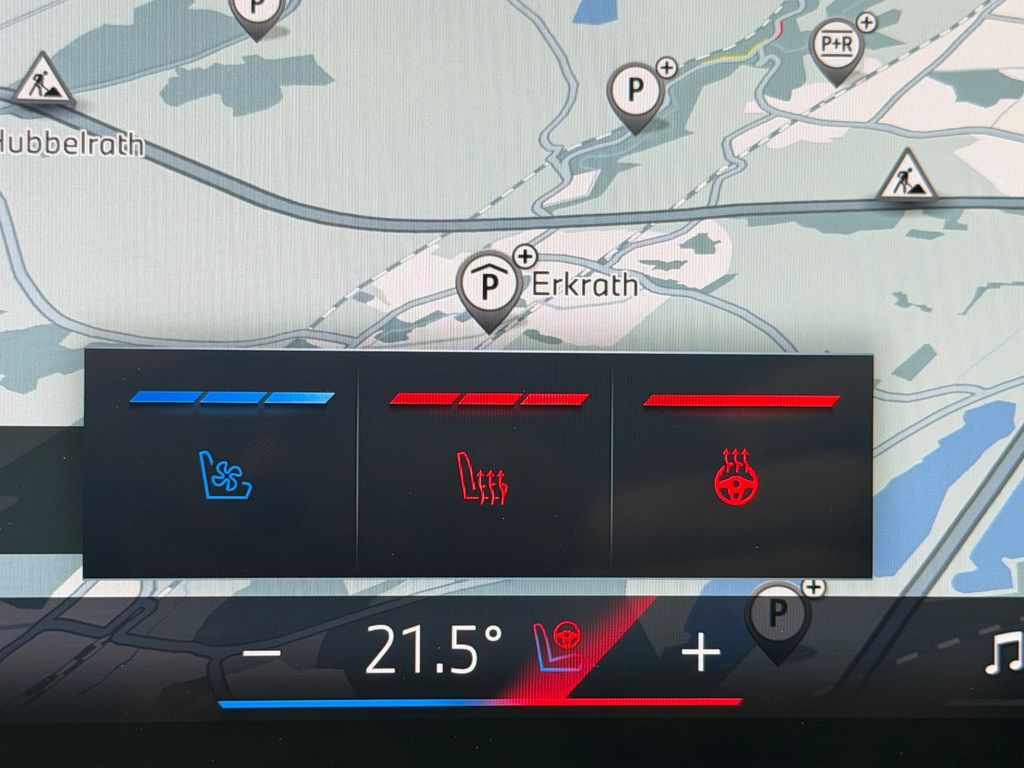This screenshot has width=1024, height=768.
Task: Switch on the steering wheel heating
Action: [x=736, y=477]
